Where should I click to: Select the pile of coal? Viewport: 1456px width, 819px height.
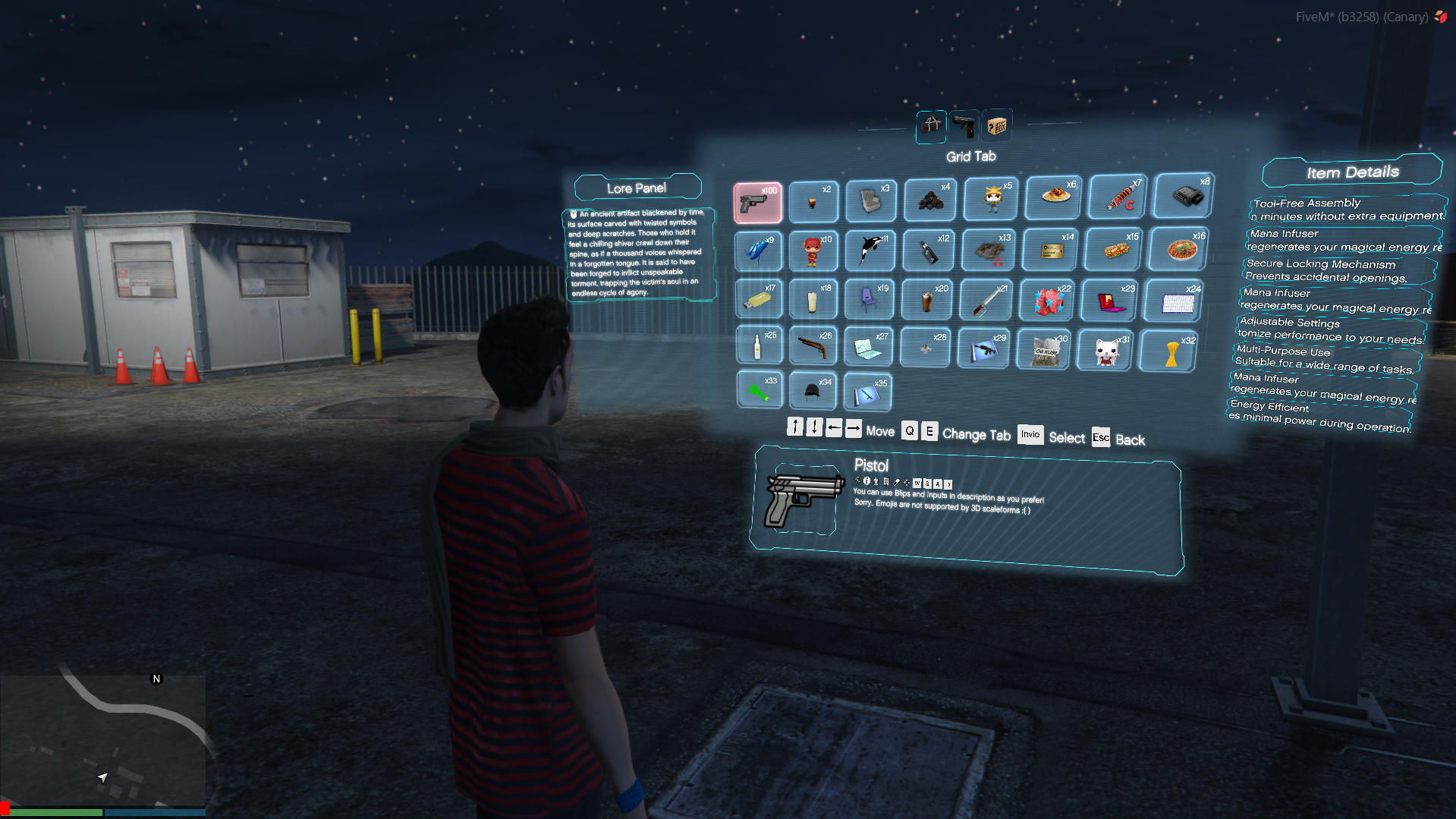(930, 200)
